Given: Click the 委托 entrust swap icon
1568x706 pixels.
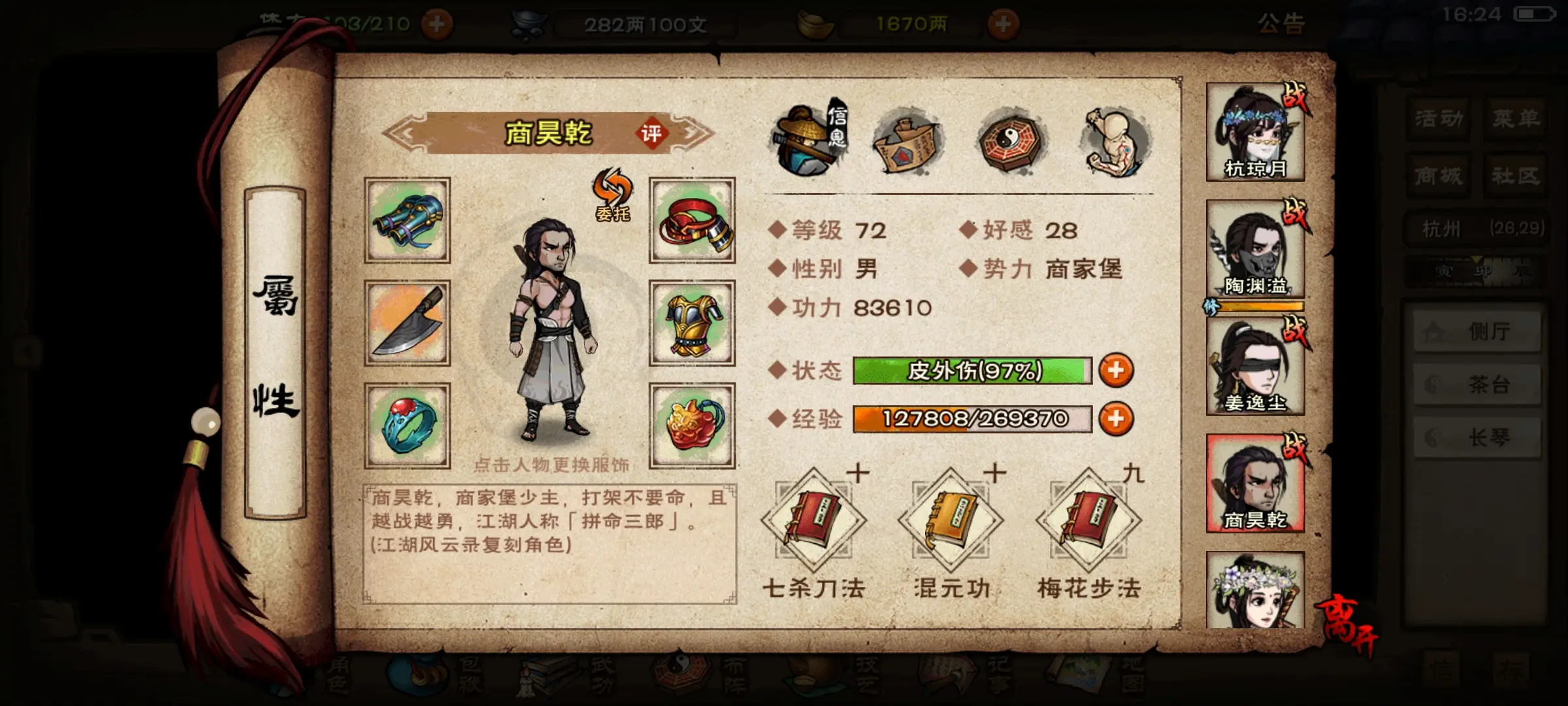Looking at the screenshot, I should click(612, 195).
